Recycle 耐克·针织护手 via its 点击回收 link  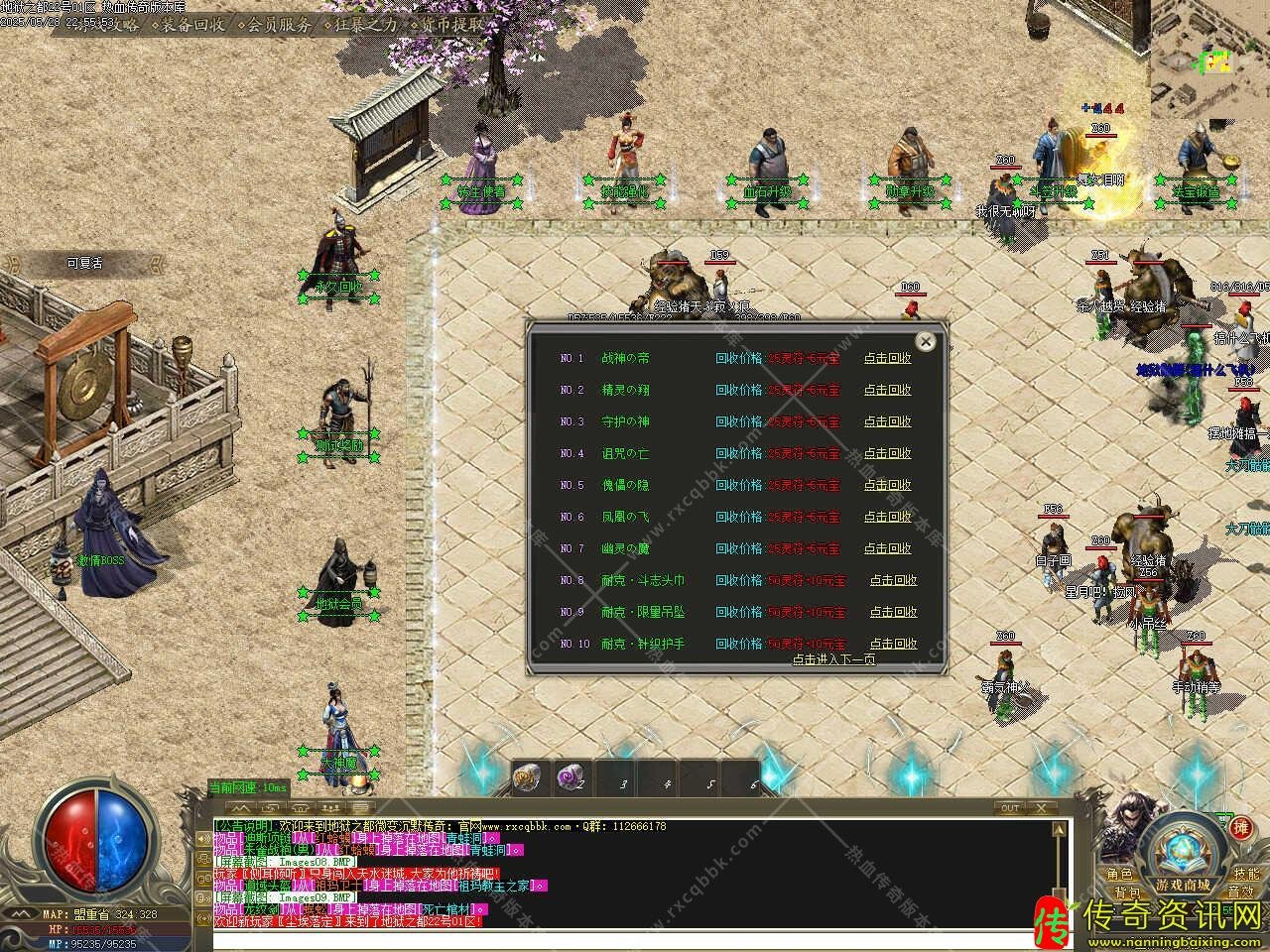[x=893, y=644]
